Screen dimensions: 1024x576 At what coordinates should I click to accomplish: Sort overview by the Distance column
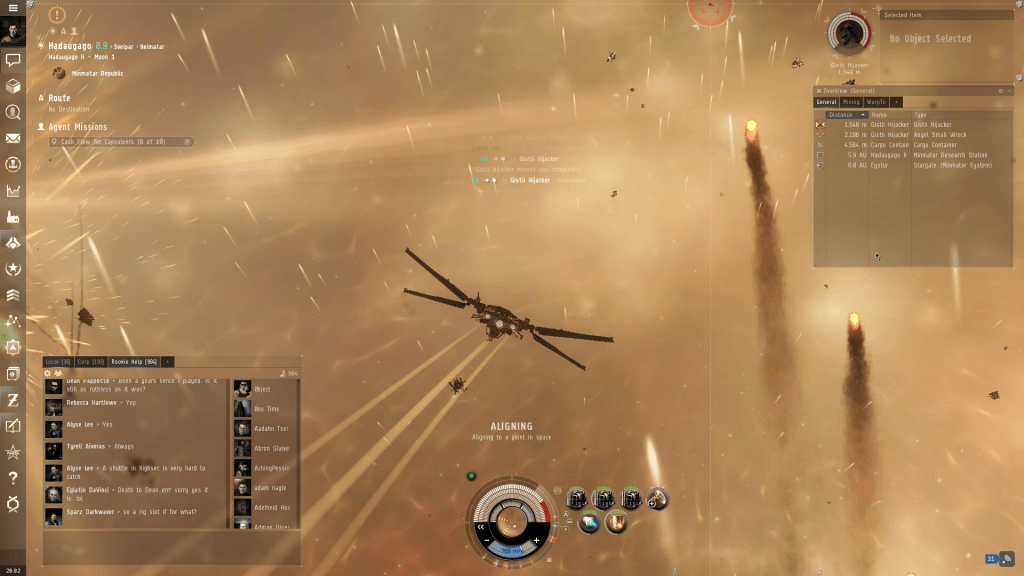tap(841, 115)
